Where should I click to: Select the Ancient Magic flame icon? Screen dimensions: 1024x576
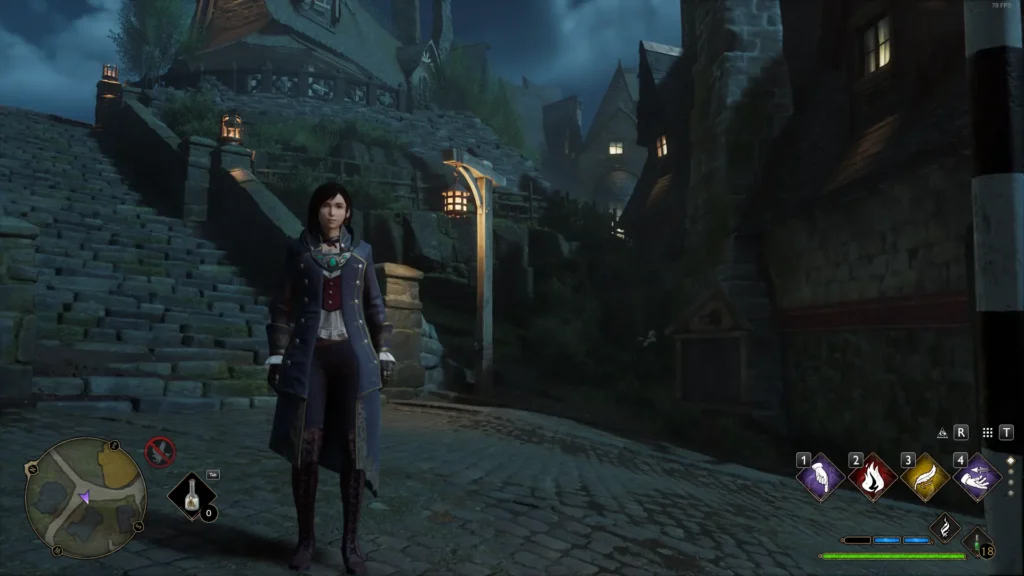[945, 526]
